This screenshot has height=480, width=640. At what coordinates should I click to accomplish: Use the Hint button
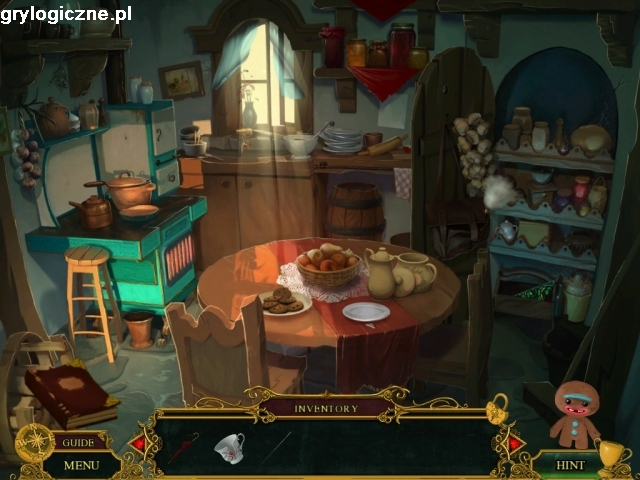570,465
